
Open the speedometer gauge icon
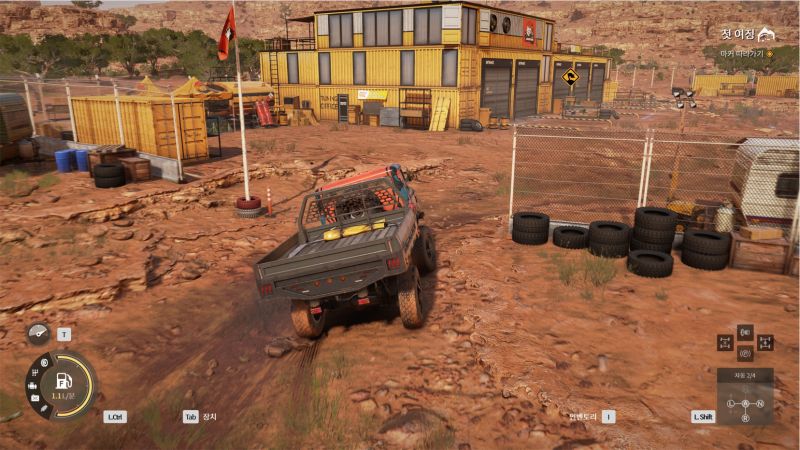click(38, 334)
